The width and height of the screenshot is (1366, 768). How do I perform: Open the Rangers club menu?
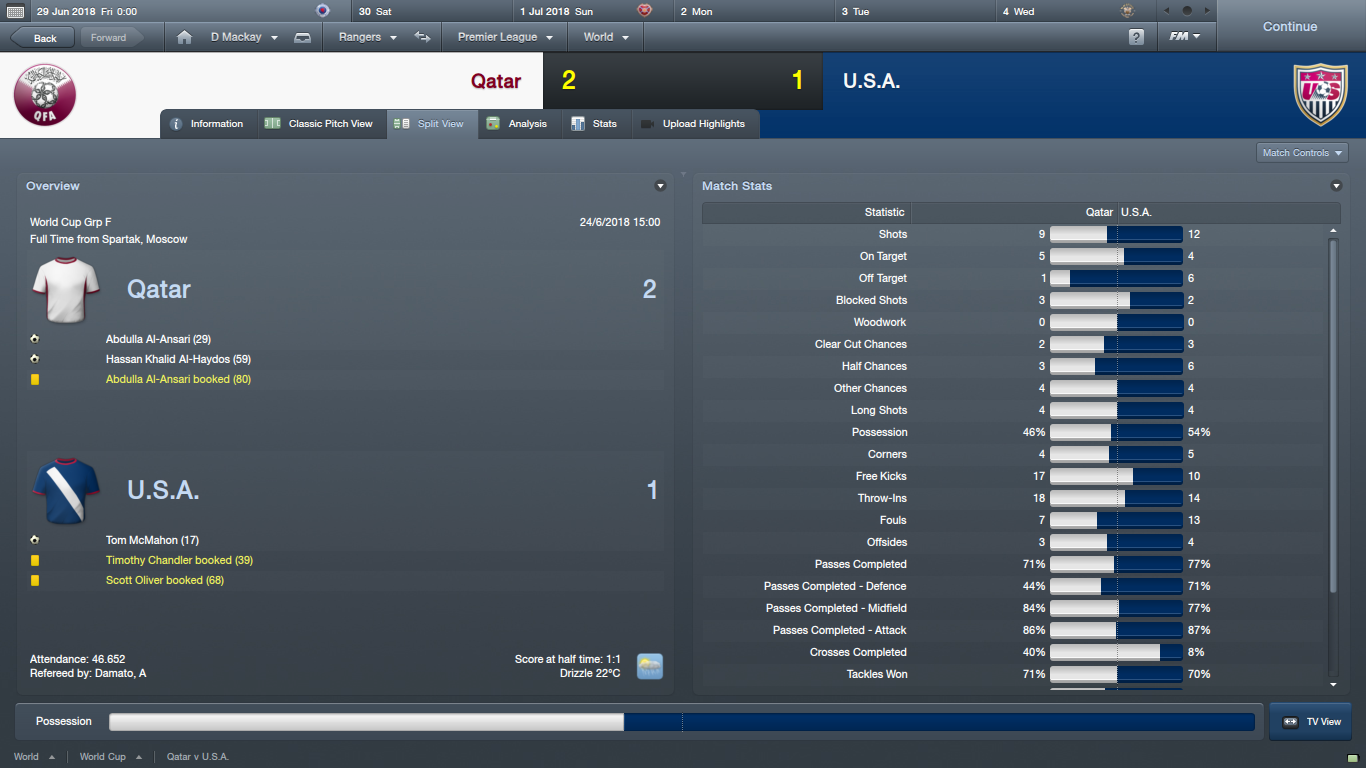[368, 37]
